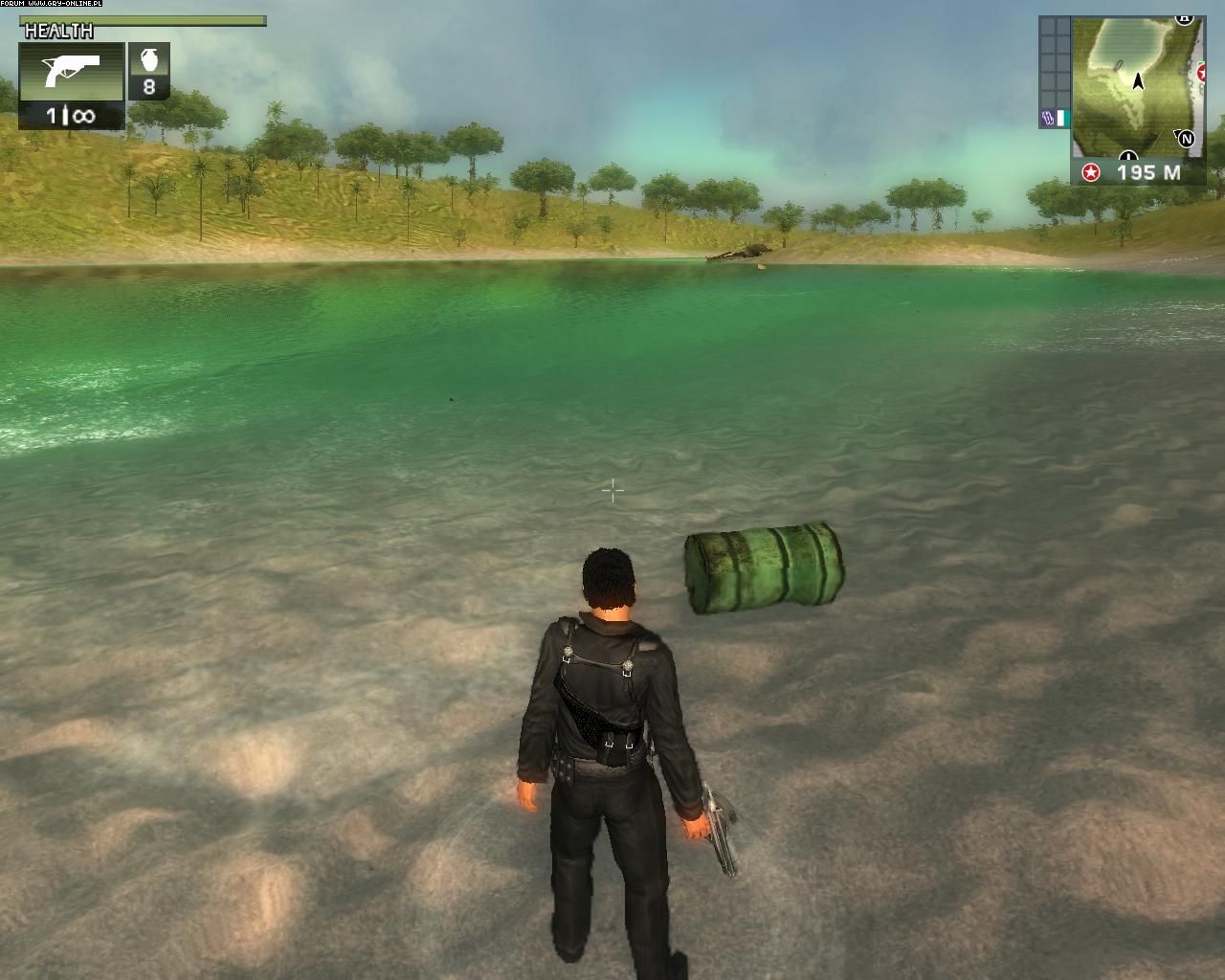Select the pistol weapon icon
This screenshot has height=980, width=1225.
pos(71,71)
